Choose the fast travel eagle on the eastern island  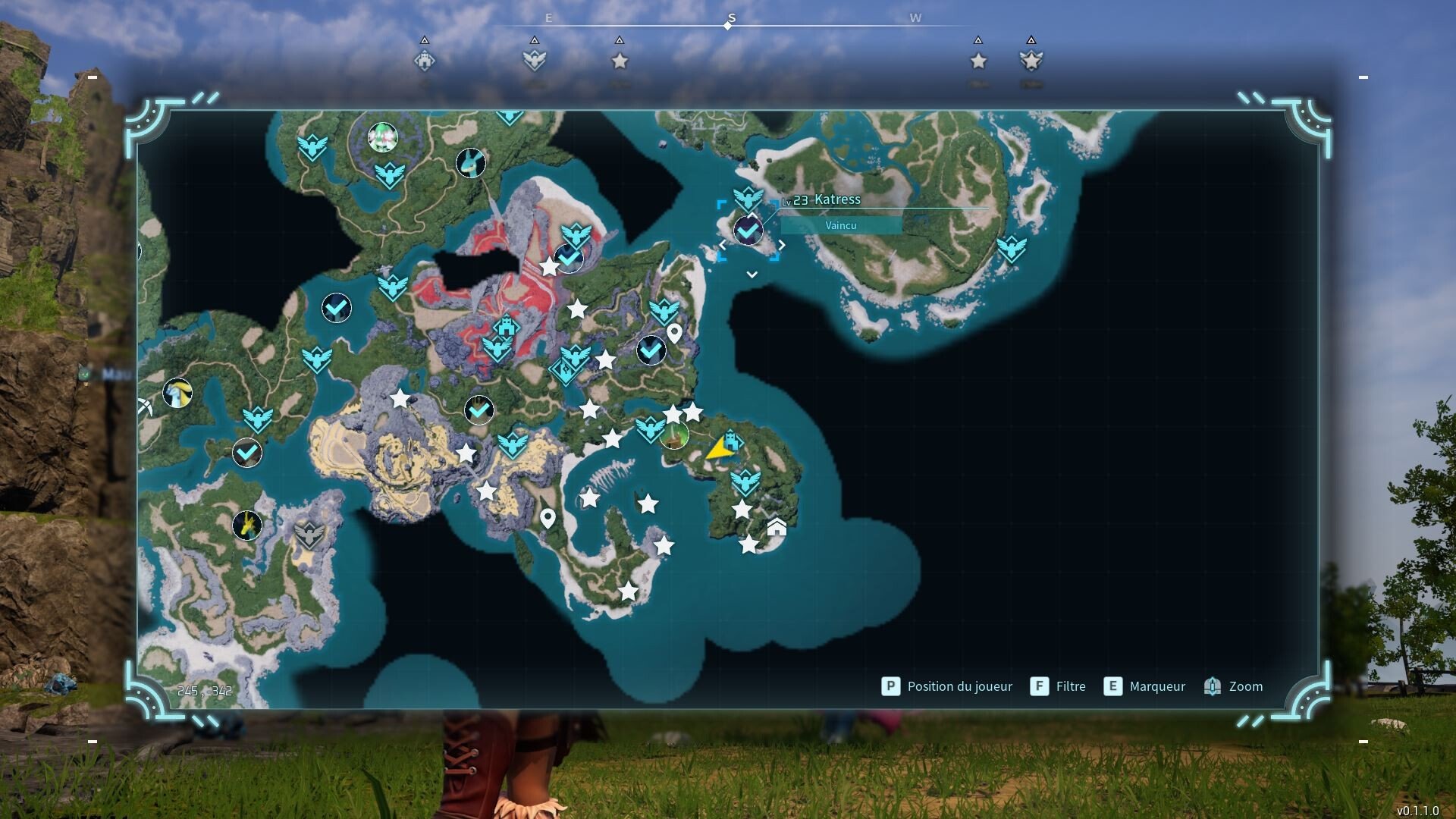(x=1011, y=249)
